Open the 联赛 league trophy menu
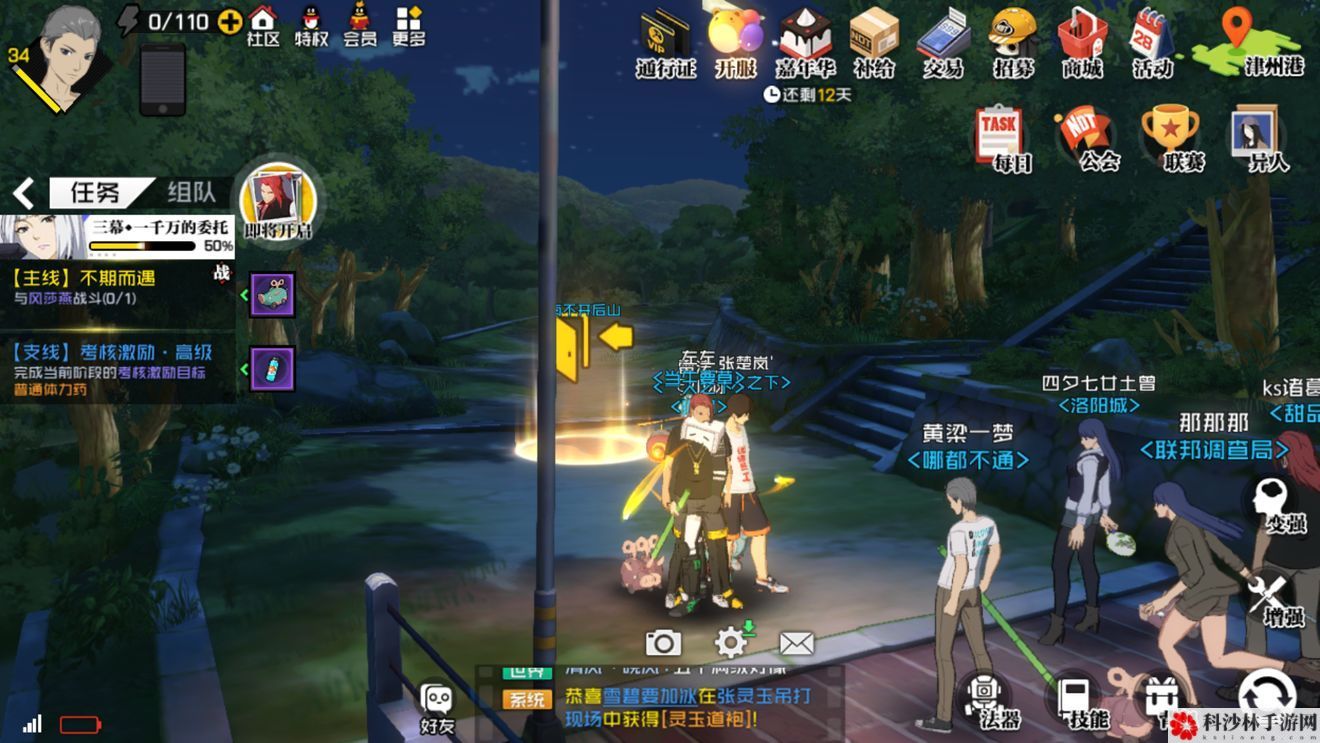The image size is (1320, 743). pyautogui.click(x=1170, y=138)
